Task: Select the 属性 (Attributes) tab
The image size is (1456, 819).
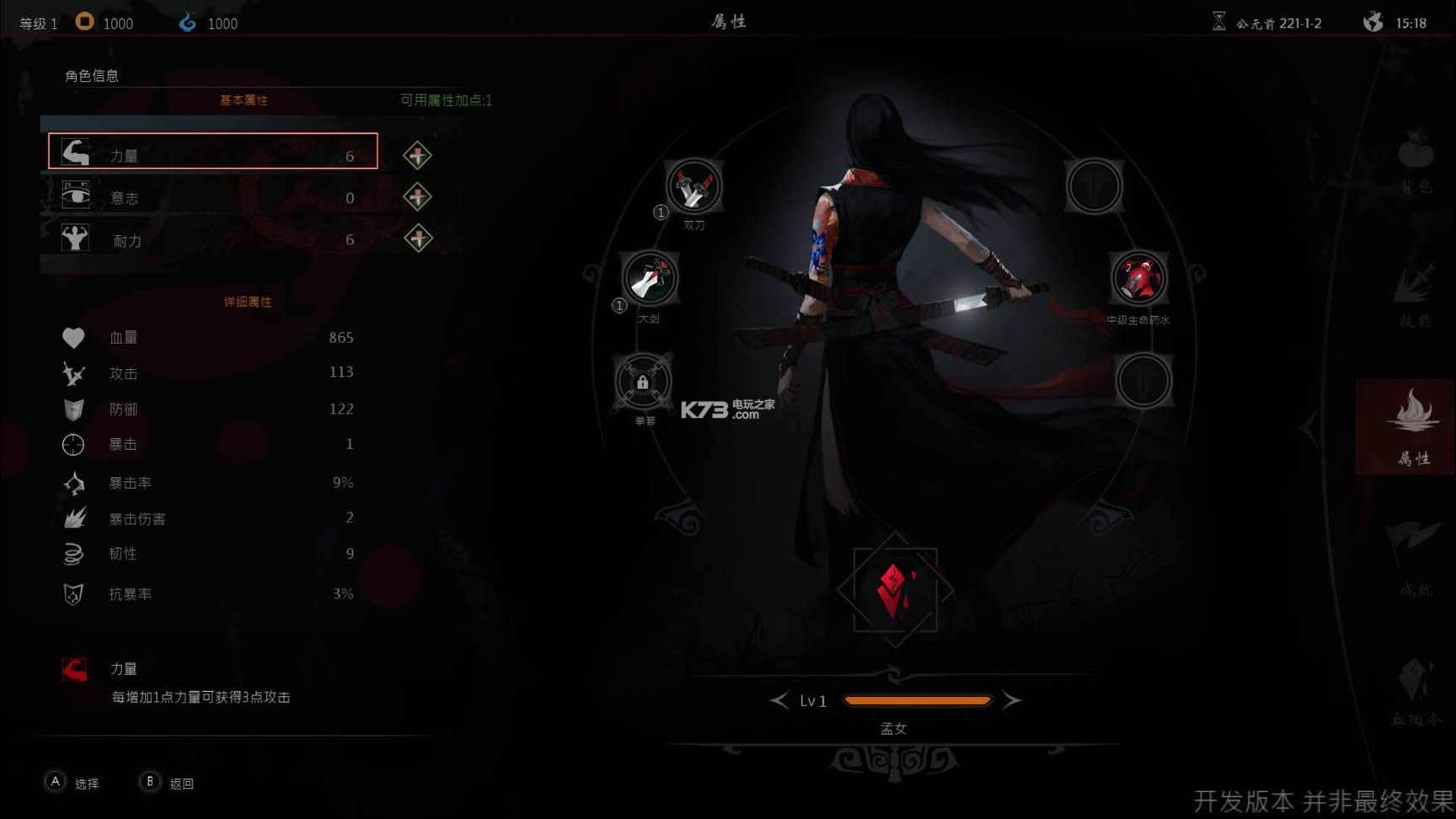Action: point(1413,426)
